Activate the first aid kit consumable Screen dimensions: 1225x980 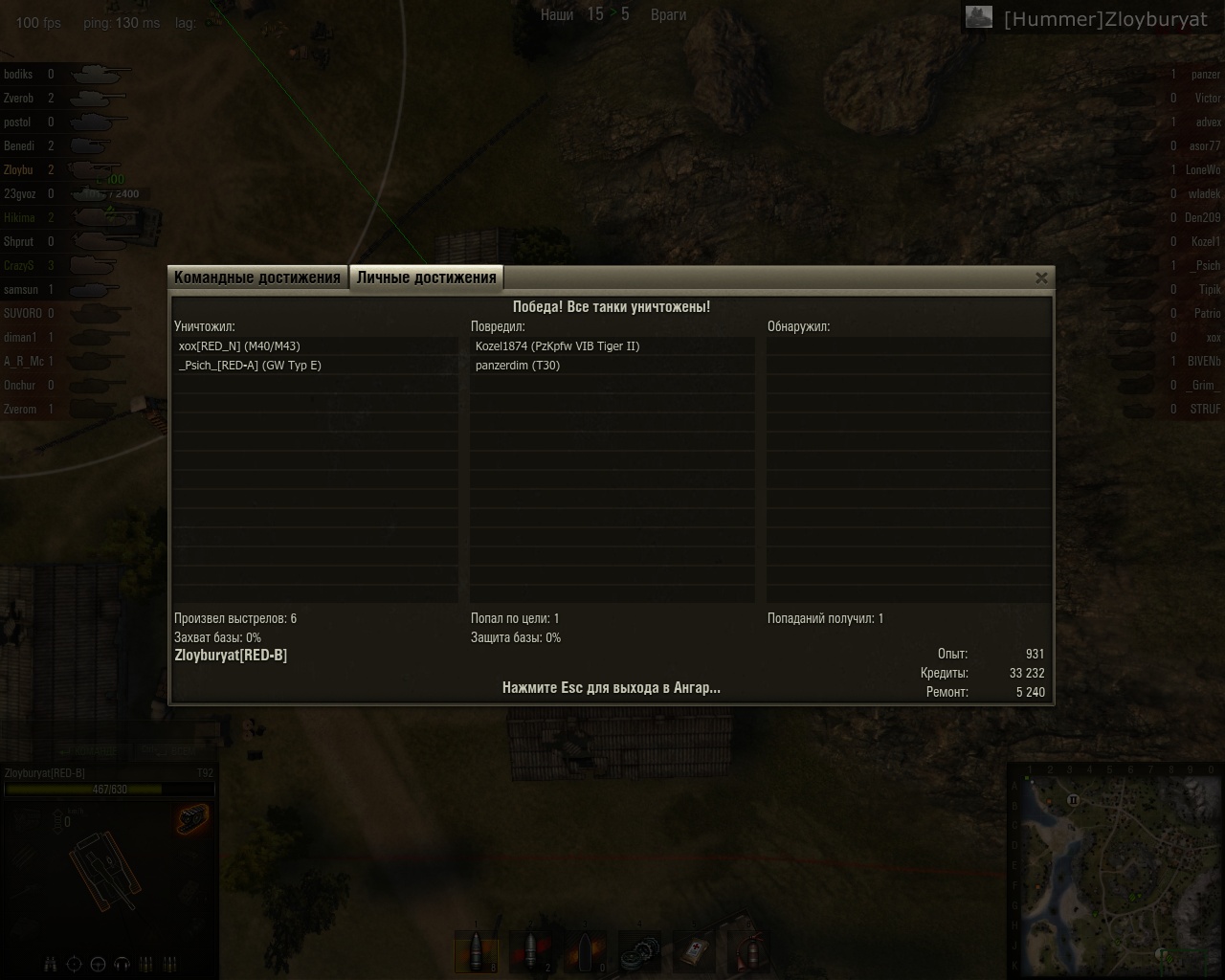[695, 952]
